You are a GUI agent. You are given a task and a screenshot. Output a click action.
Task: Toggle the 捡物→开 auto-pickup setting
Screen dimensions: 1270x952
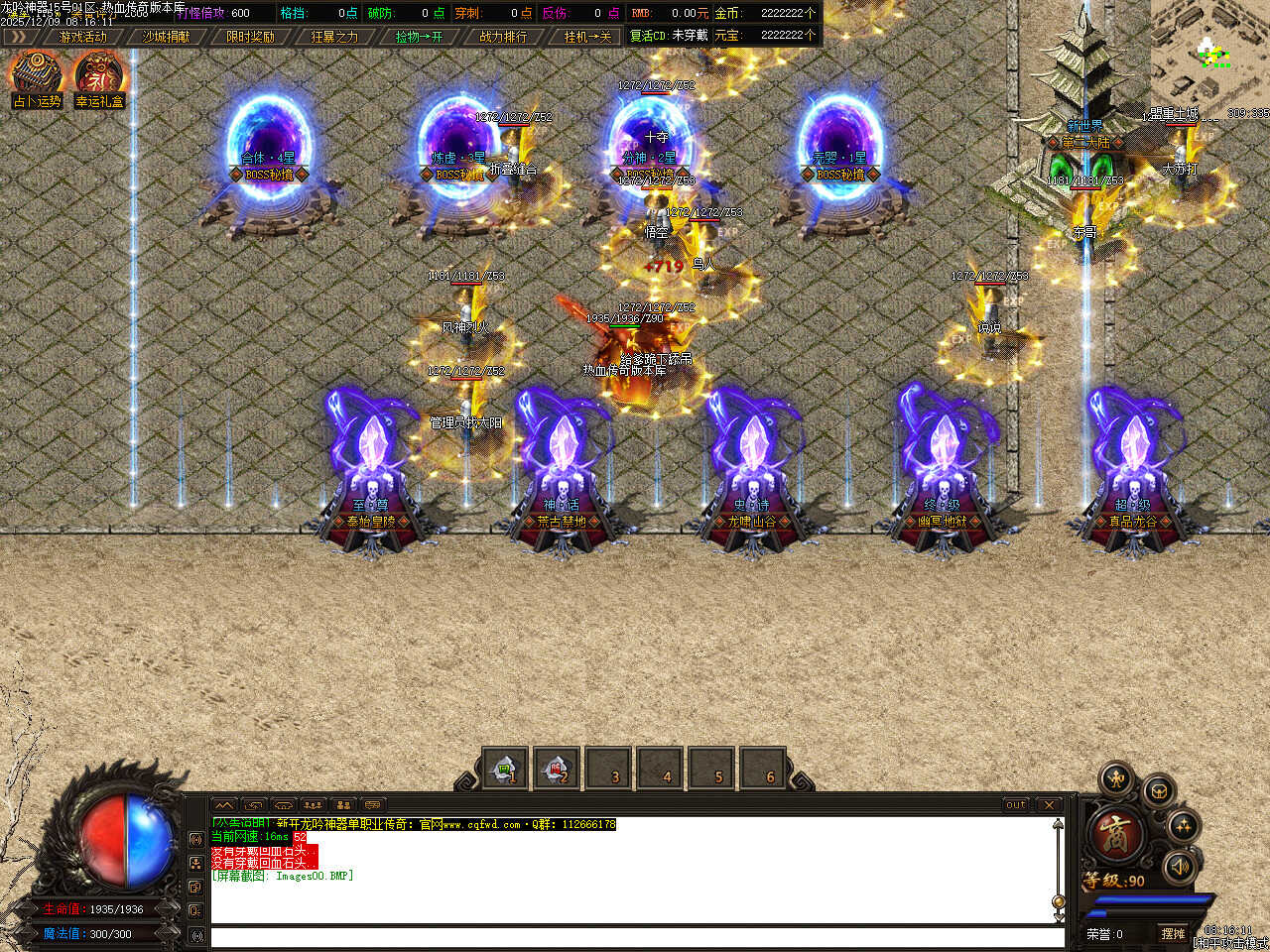pos(419,37)
